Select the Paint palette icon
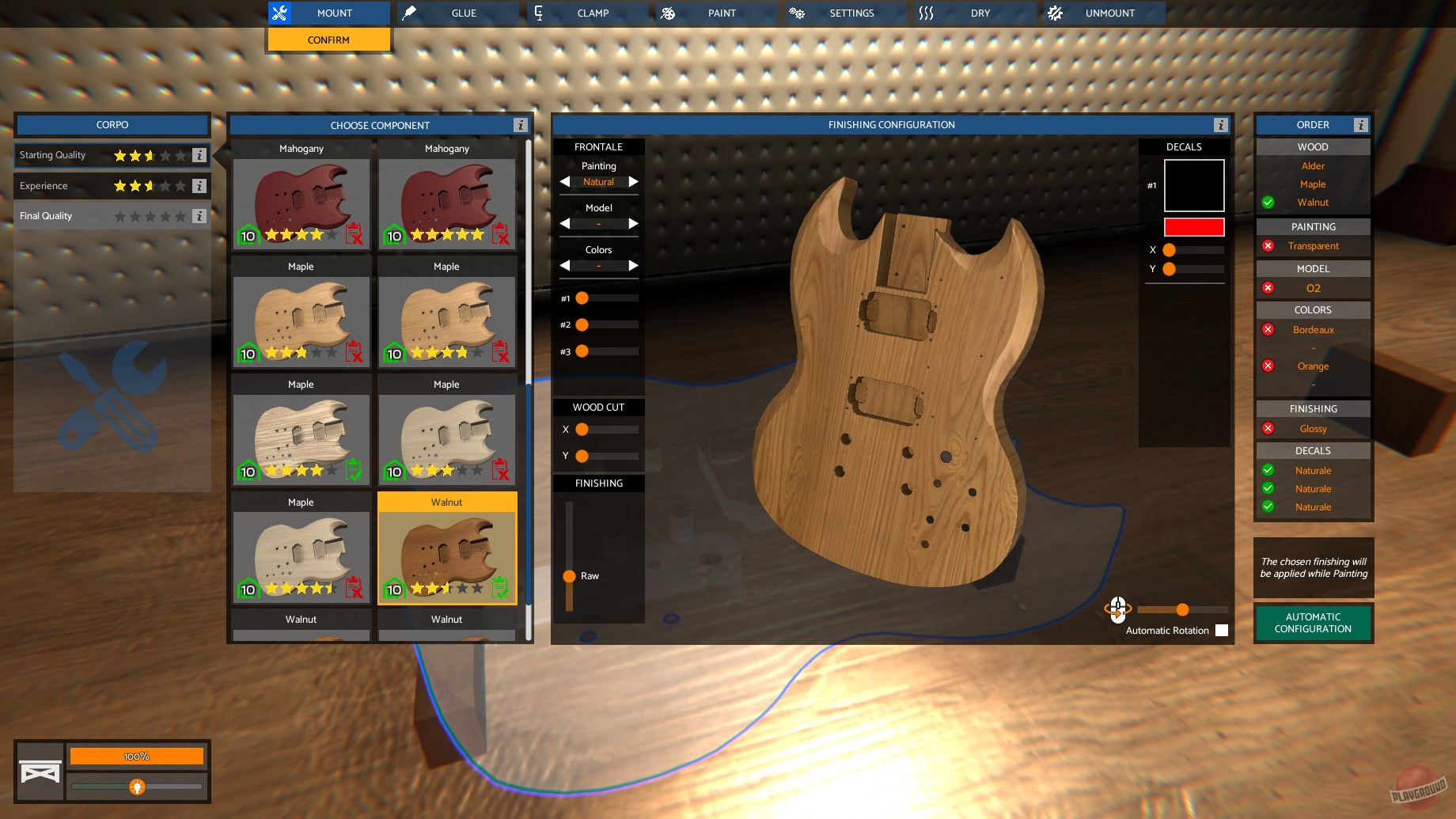The width and height of the screenshot is (1456, 819). [669, 12]
